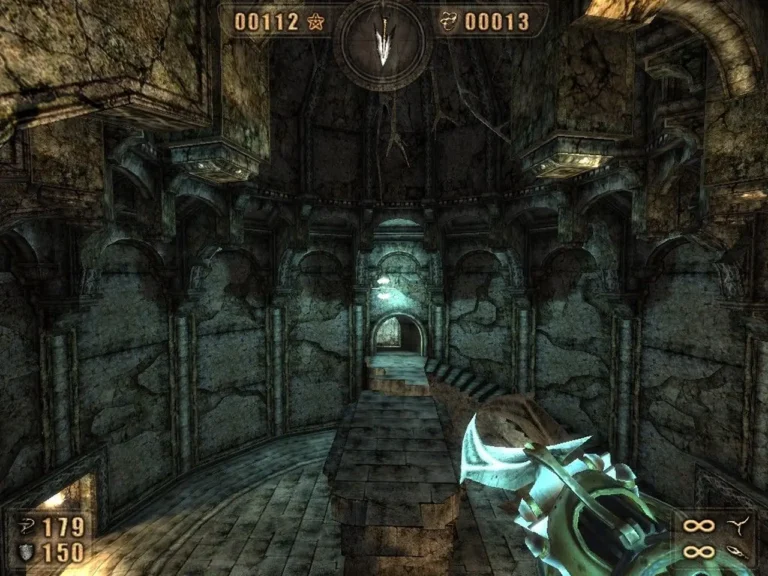This screenshot has height=576, width=768.
Task: Click the souls swirl icon beside 00013
Action: click(x=450, y=21)
